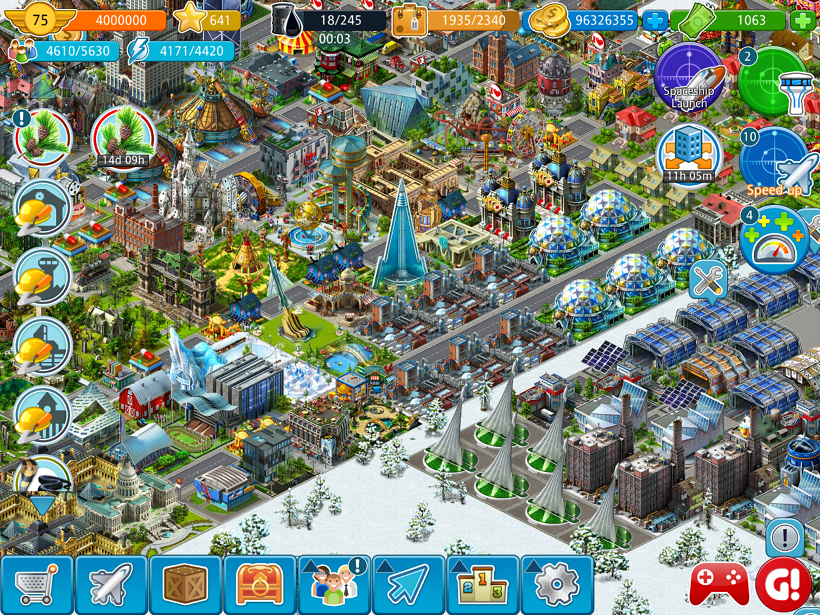Screen dimensions: 820x615
Task: View the leaderboard podium rankings
Action: (x=482, y=584)
